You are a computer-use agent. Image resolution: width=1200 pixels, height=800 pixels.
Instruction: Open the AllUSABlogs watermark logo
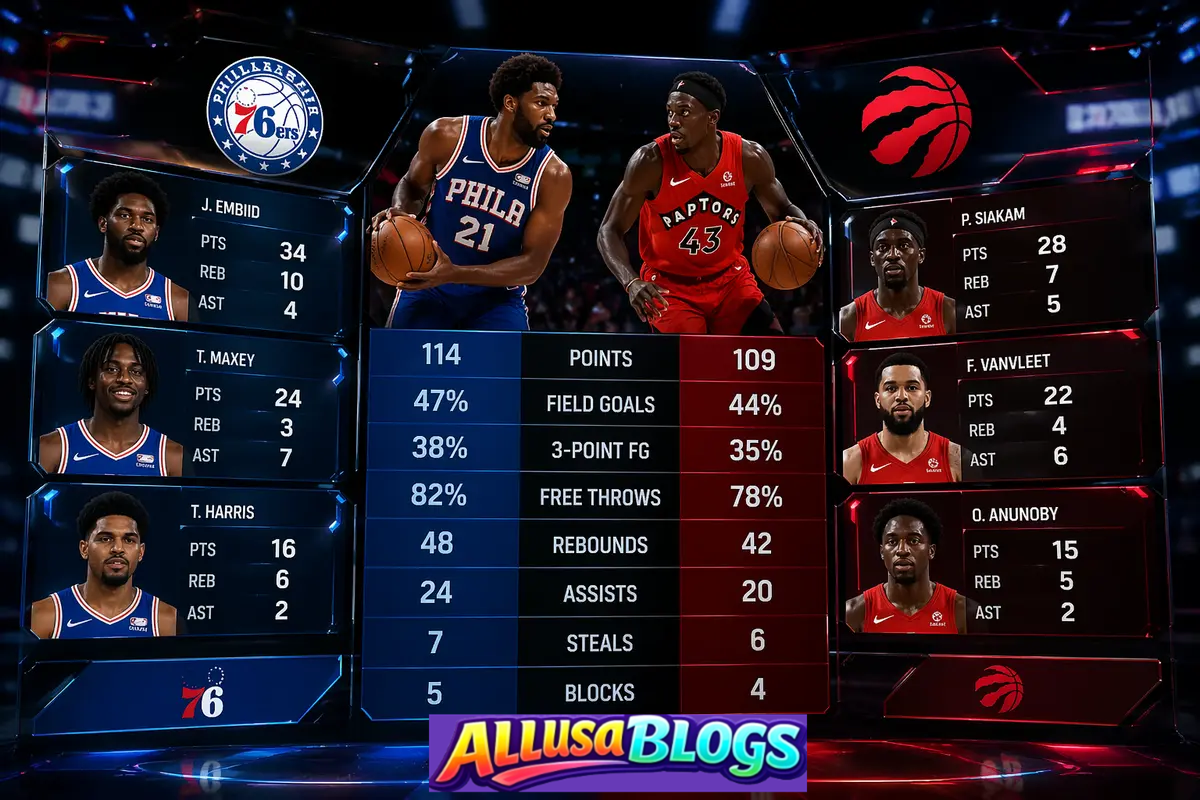[618, 752]
